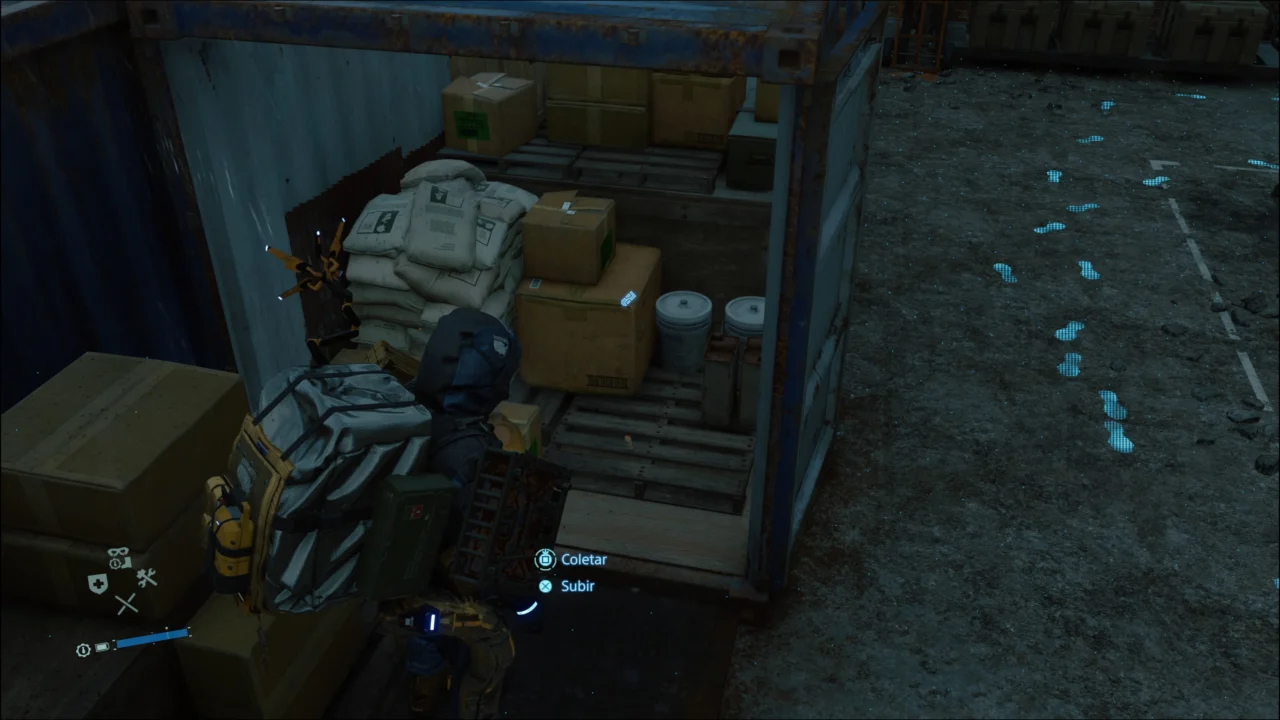Activate the Coletar prompt
Image resolution: width=1280 pixels, height=720 pixels.
click(584, 560)
